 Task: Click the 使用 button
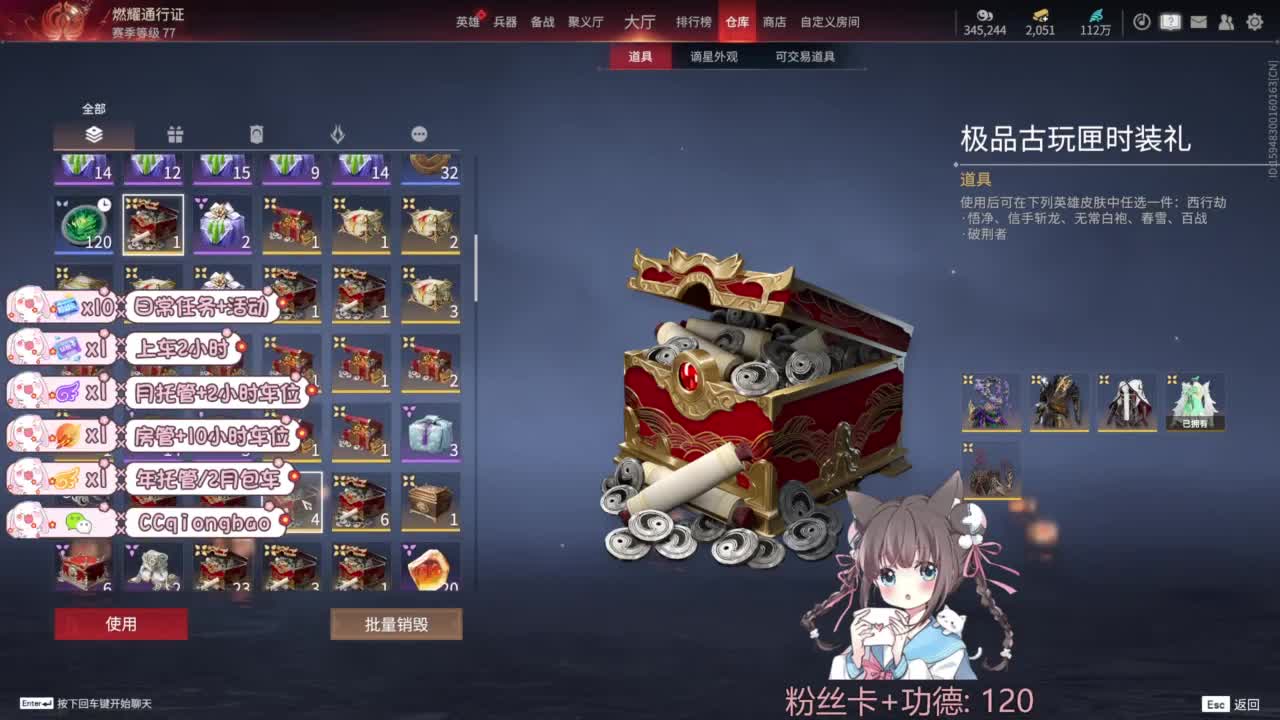[121, 624]
